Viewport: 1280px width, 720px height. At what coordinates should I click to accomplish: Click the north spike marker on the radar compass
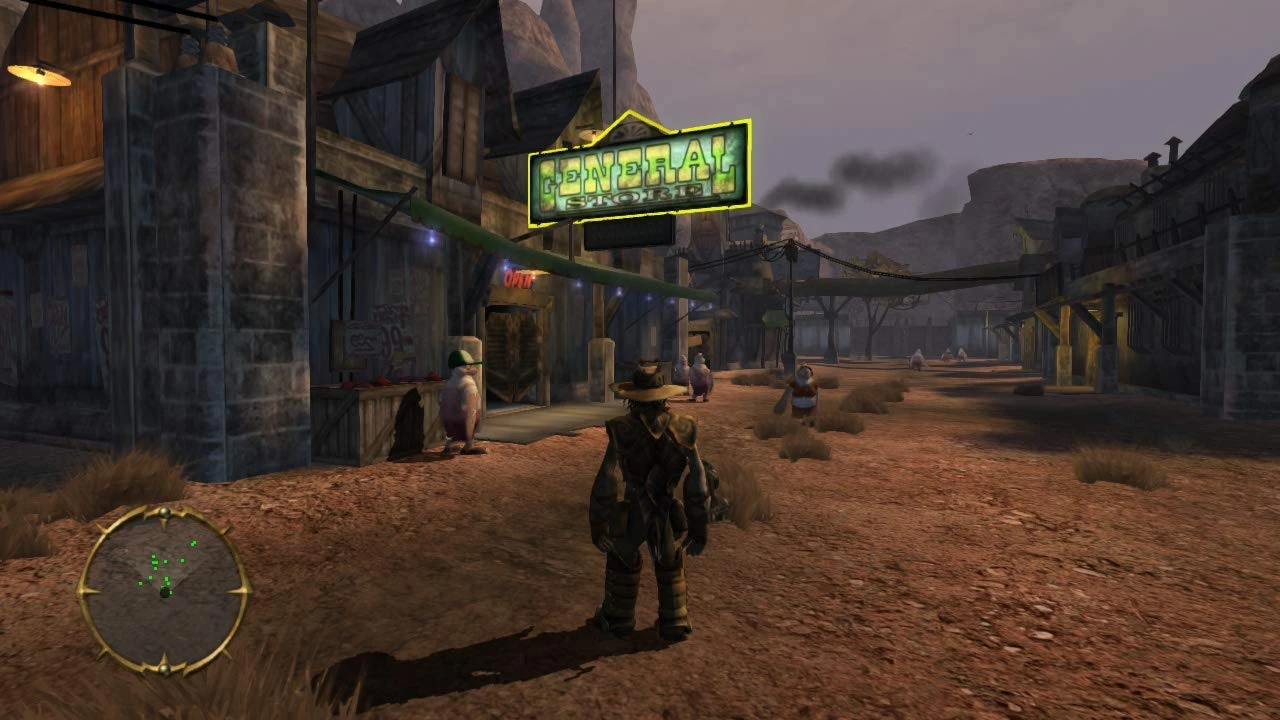[x=162, y=512]
